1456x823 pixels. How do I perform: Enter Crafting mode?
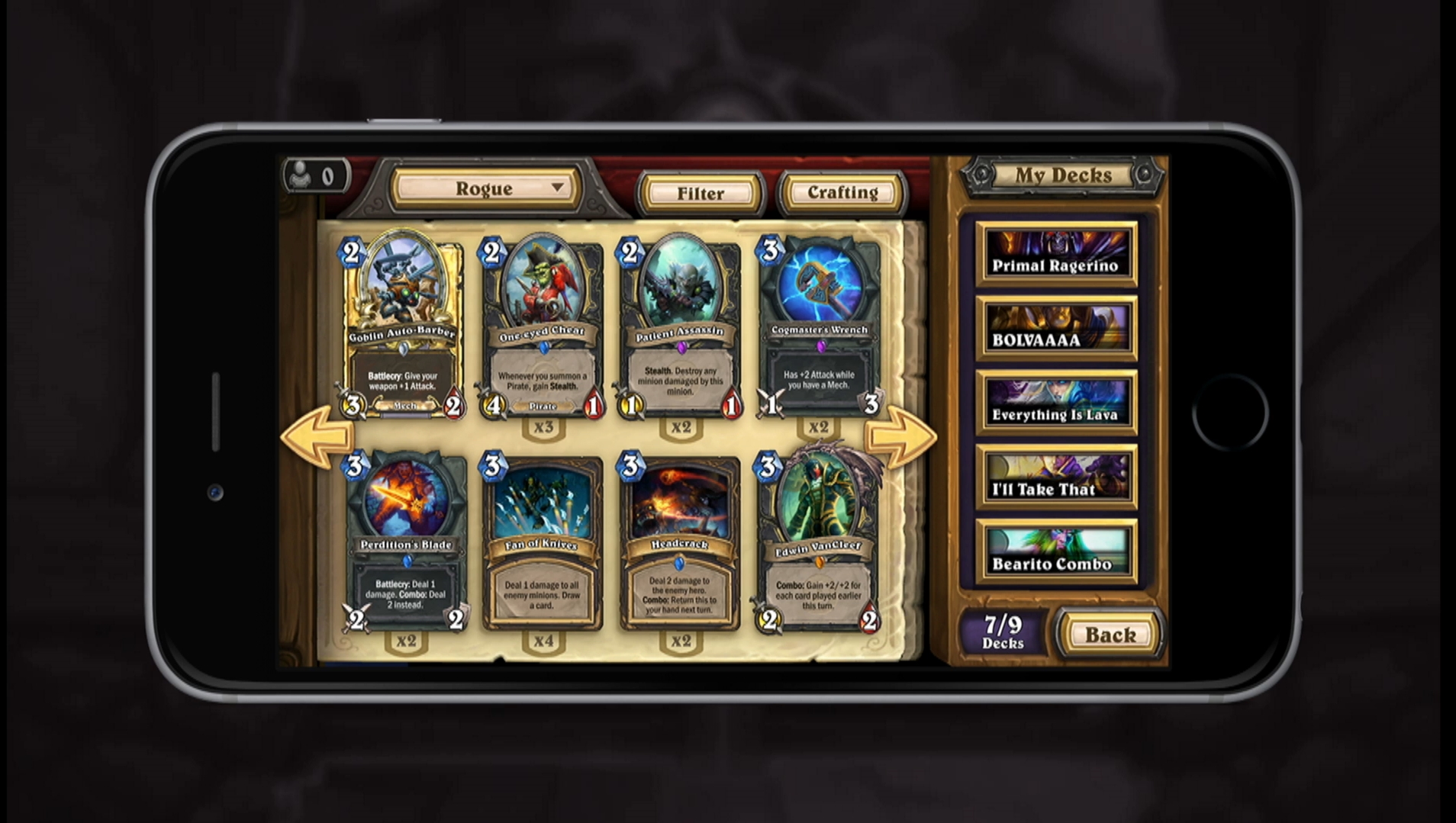coord(842,192)
